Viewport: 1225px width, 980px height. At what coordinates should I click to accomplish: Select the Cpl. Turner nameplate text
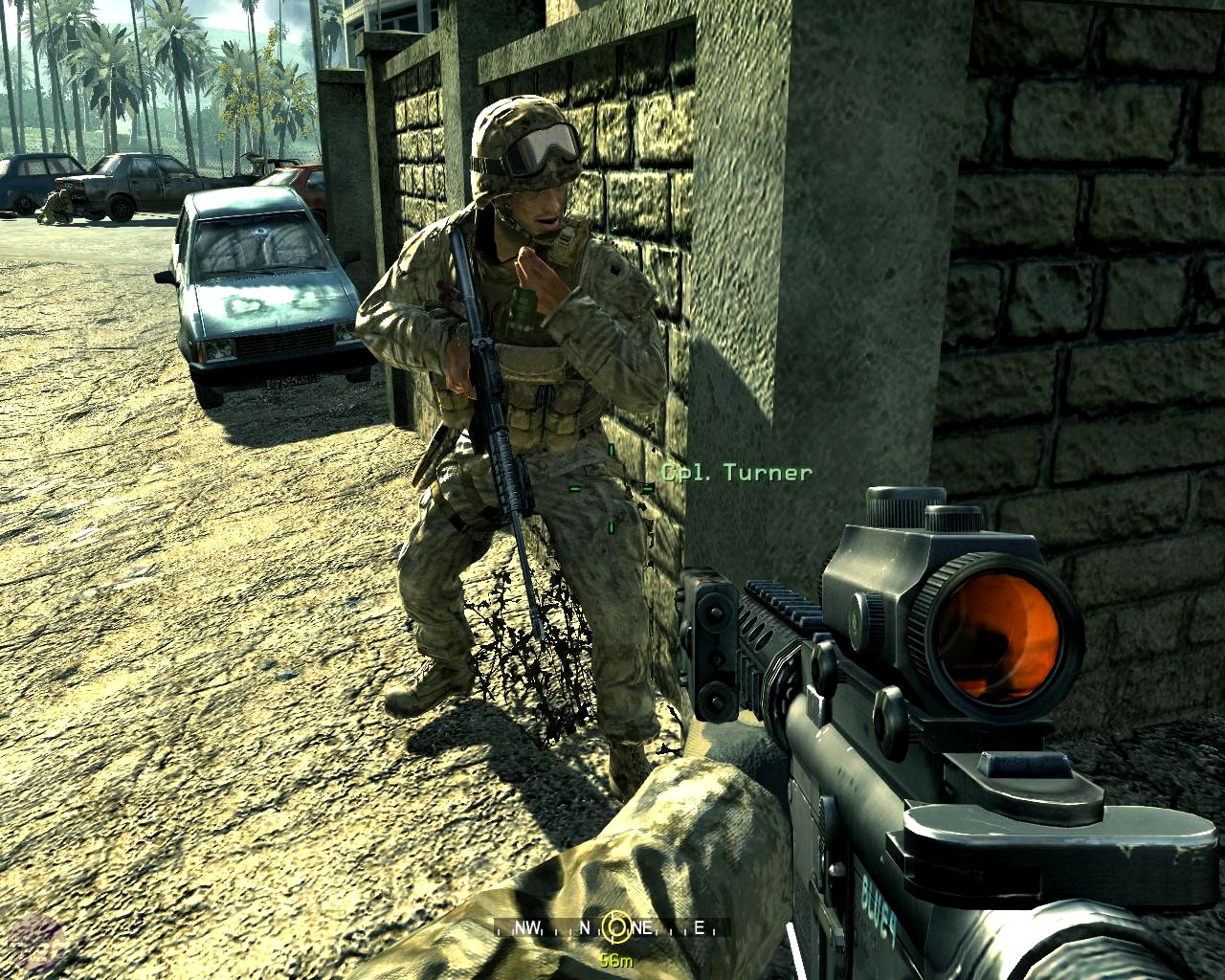pos(737,471)
